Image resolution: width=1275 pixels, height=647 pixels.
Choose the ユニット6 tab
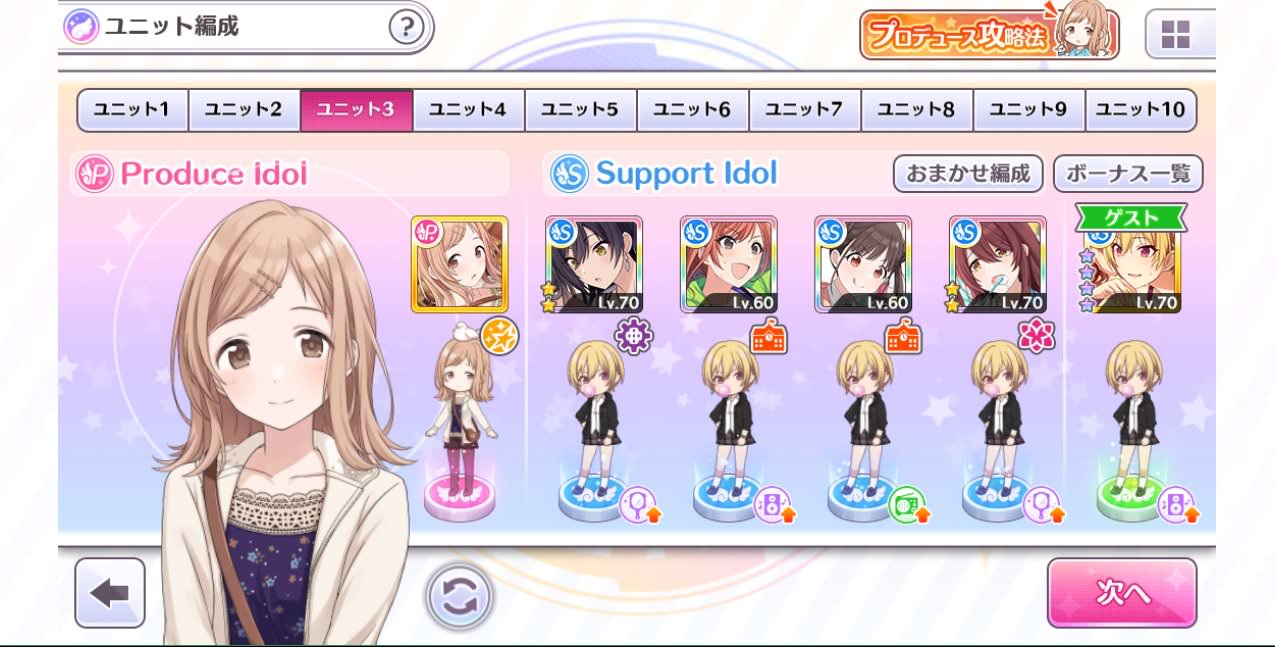coord(692,110)
